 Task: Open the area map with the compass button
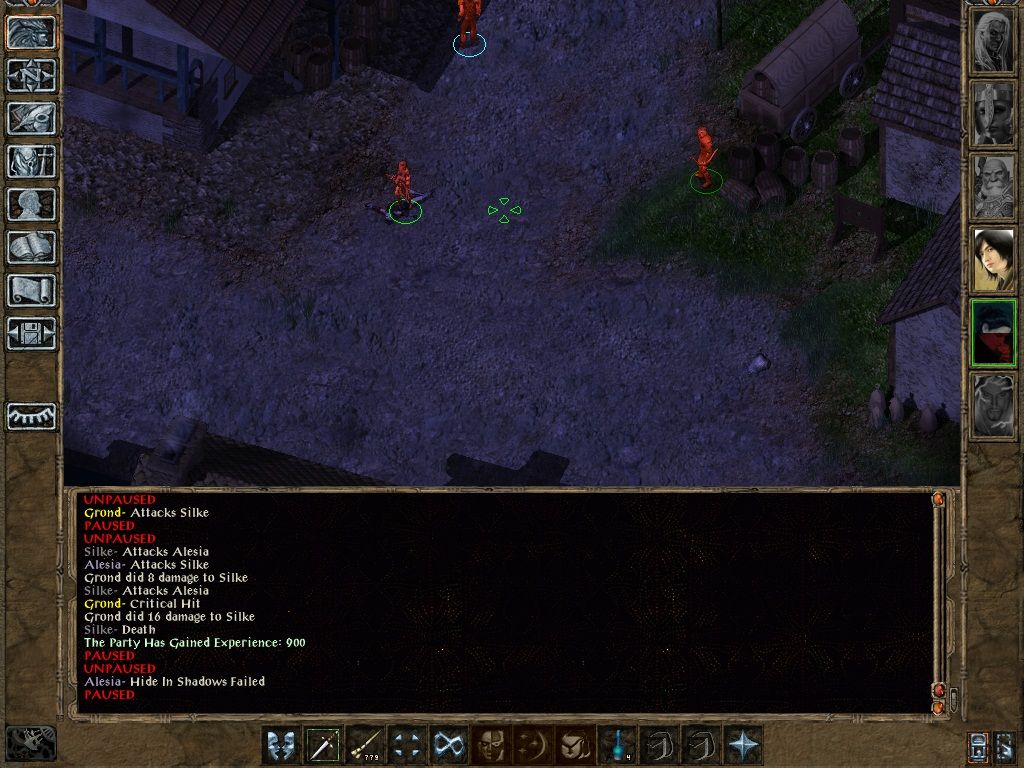pos(32,75)
